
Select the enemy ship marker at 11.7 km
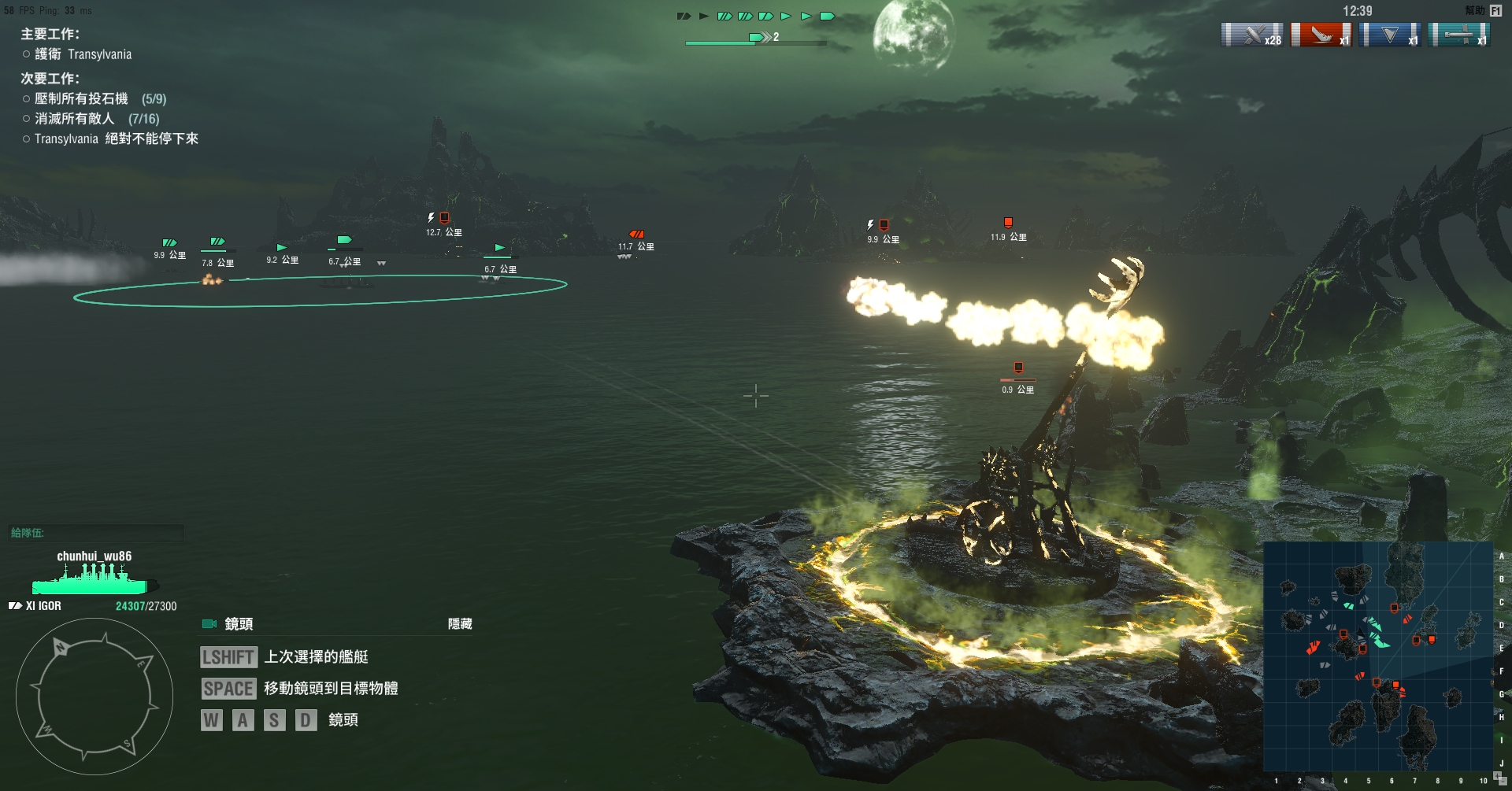click(x=636, y=235)
